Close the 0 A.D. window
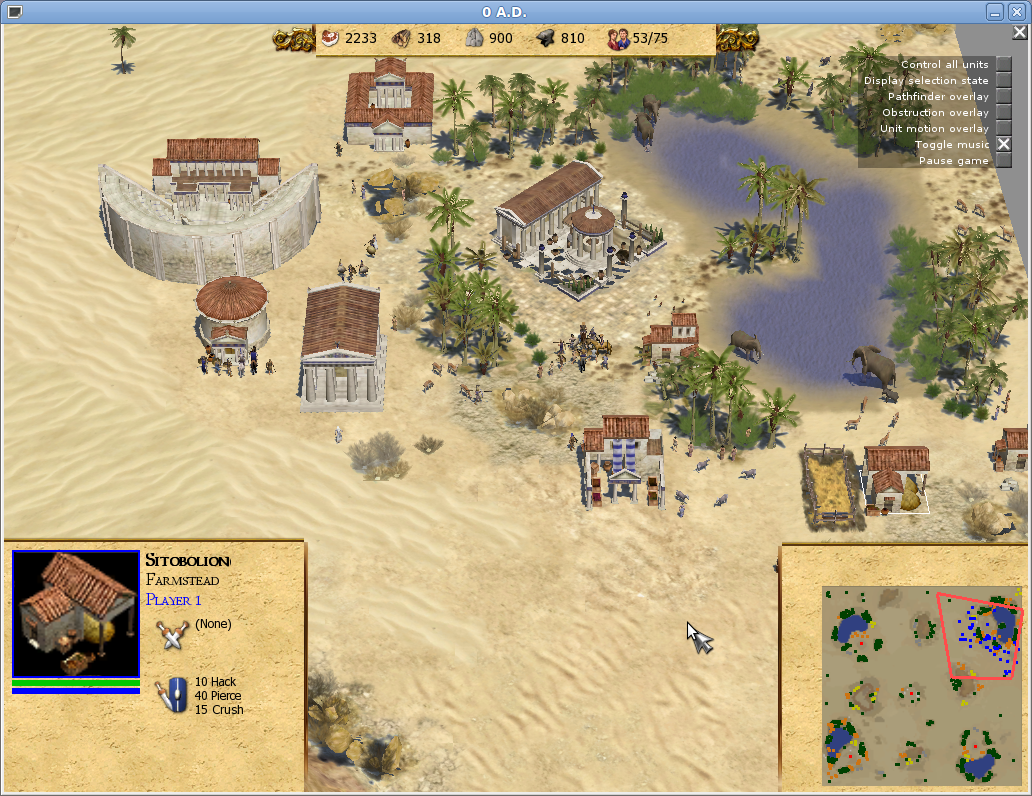The height and width of the screenshot is (796, 1032). [1017, 12]
